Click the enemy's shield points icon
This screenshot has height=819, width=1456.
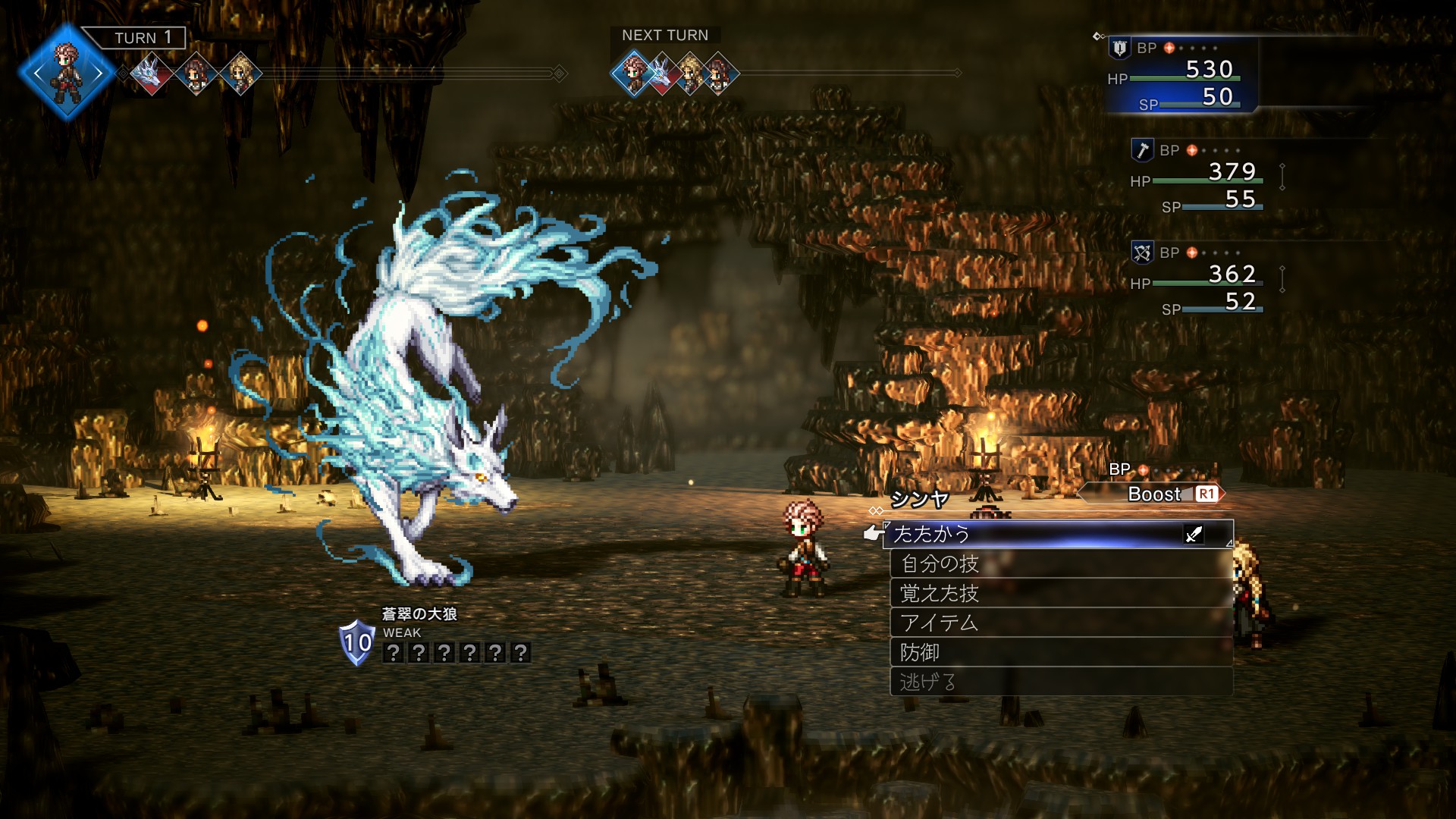(356, 642)
